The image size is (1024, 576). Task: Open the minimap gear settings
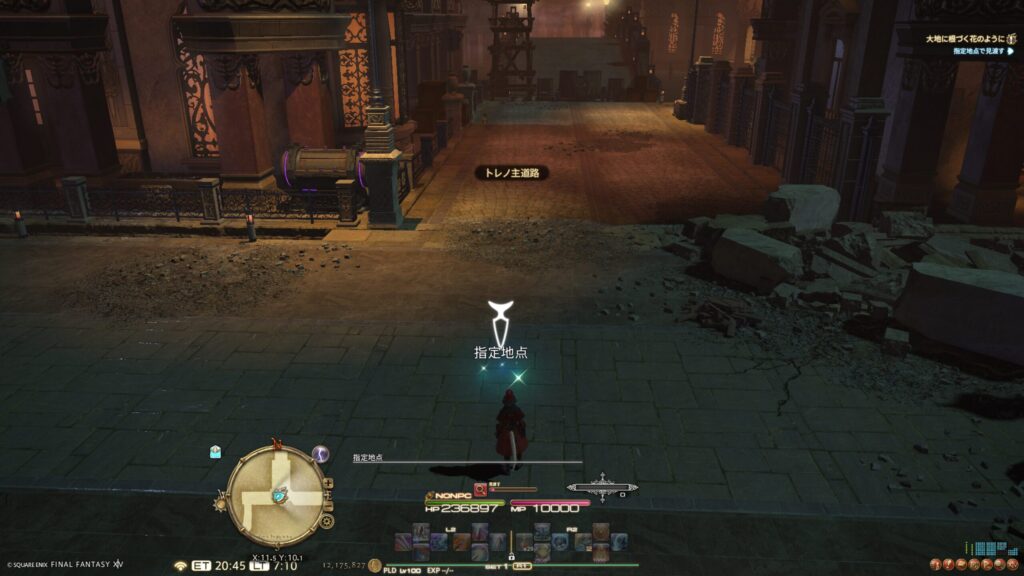click(x=327, y=521)
